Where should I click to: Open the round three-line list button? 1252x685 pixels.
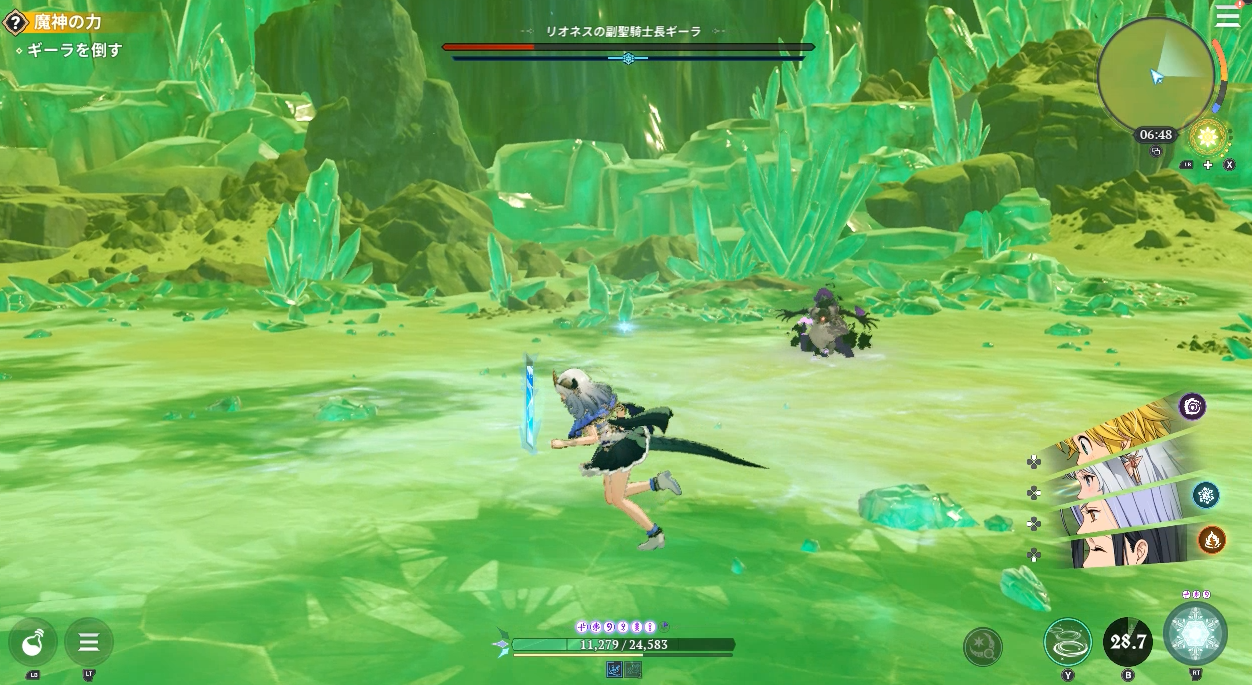point(88,642)
